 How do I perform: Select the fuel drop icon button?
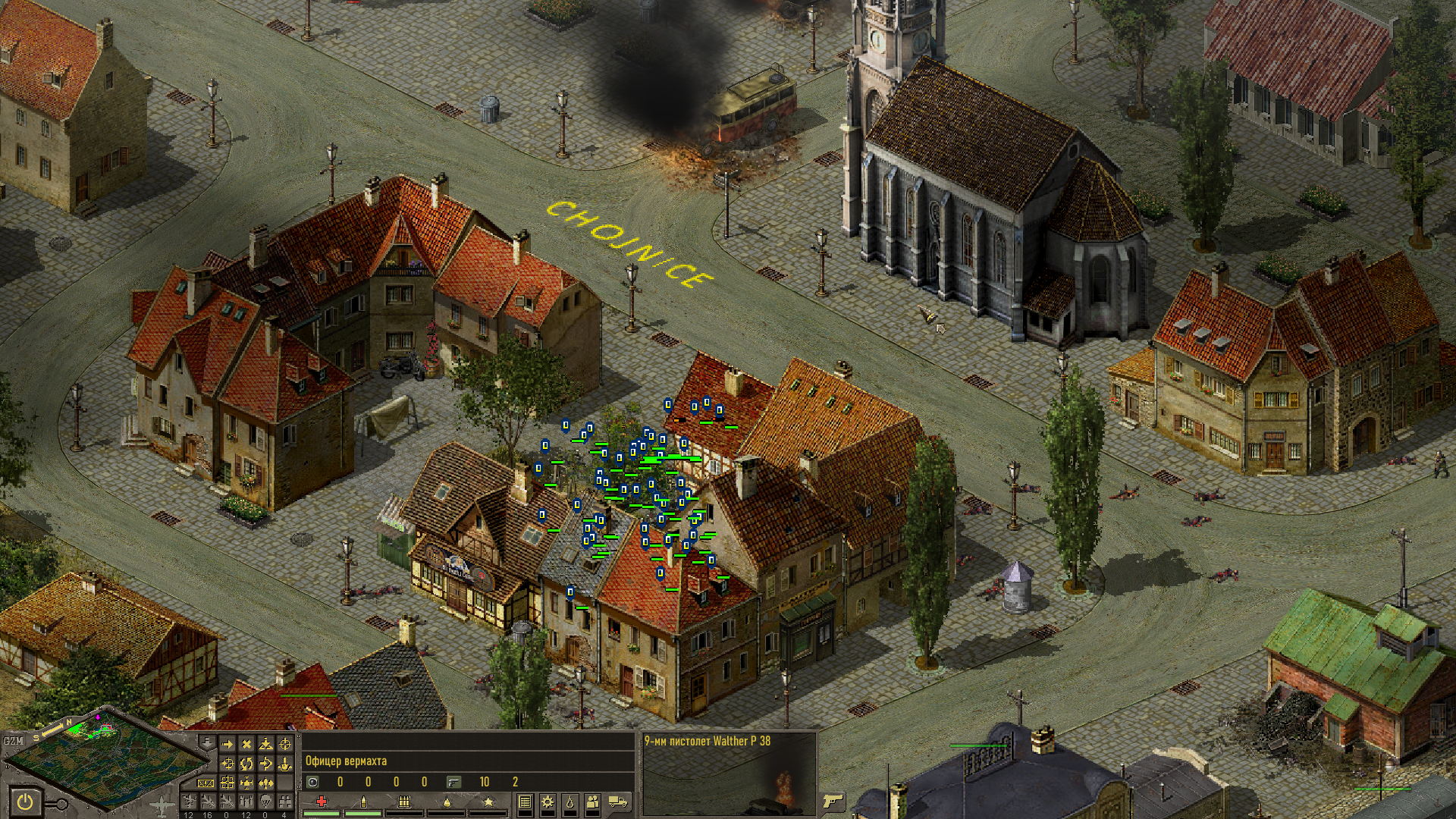[570, 802]
